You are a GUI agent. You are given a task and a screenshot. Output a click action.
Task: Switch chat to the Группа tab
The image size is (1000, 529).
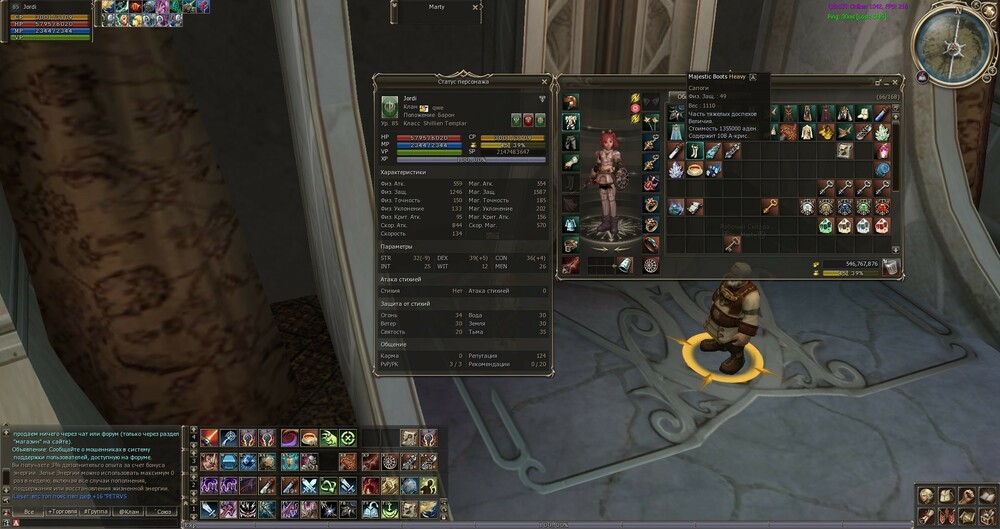[96, 511]
